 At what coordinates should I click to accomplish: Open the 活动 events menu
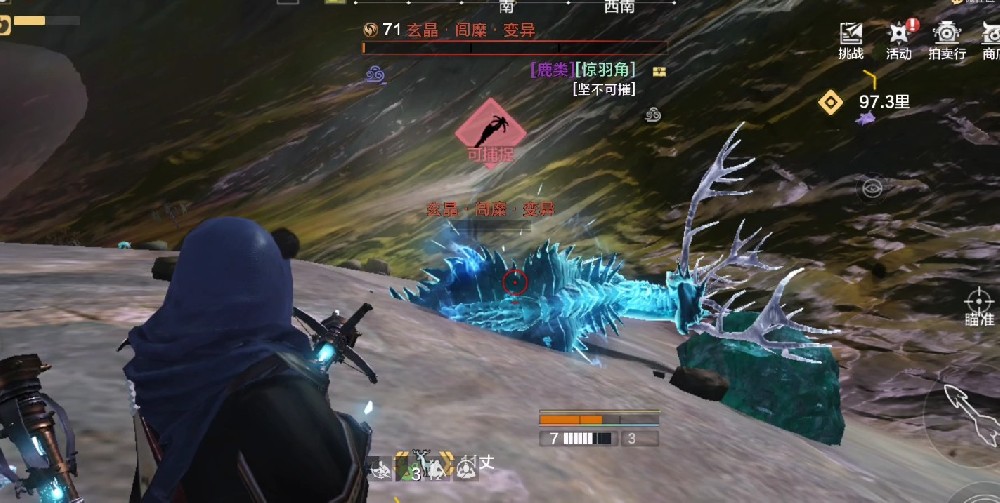(x=899, y=40)
